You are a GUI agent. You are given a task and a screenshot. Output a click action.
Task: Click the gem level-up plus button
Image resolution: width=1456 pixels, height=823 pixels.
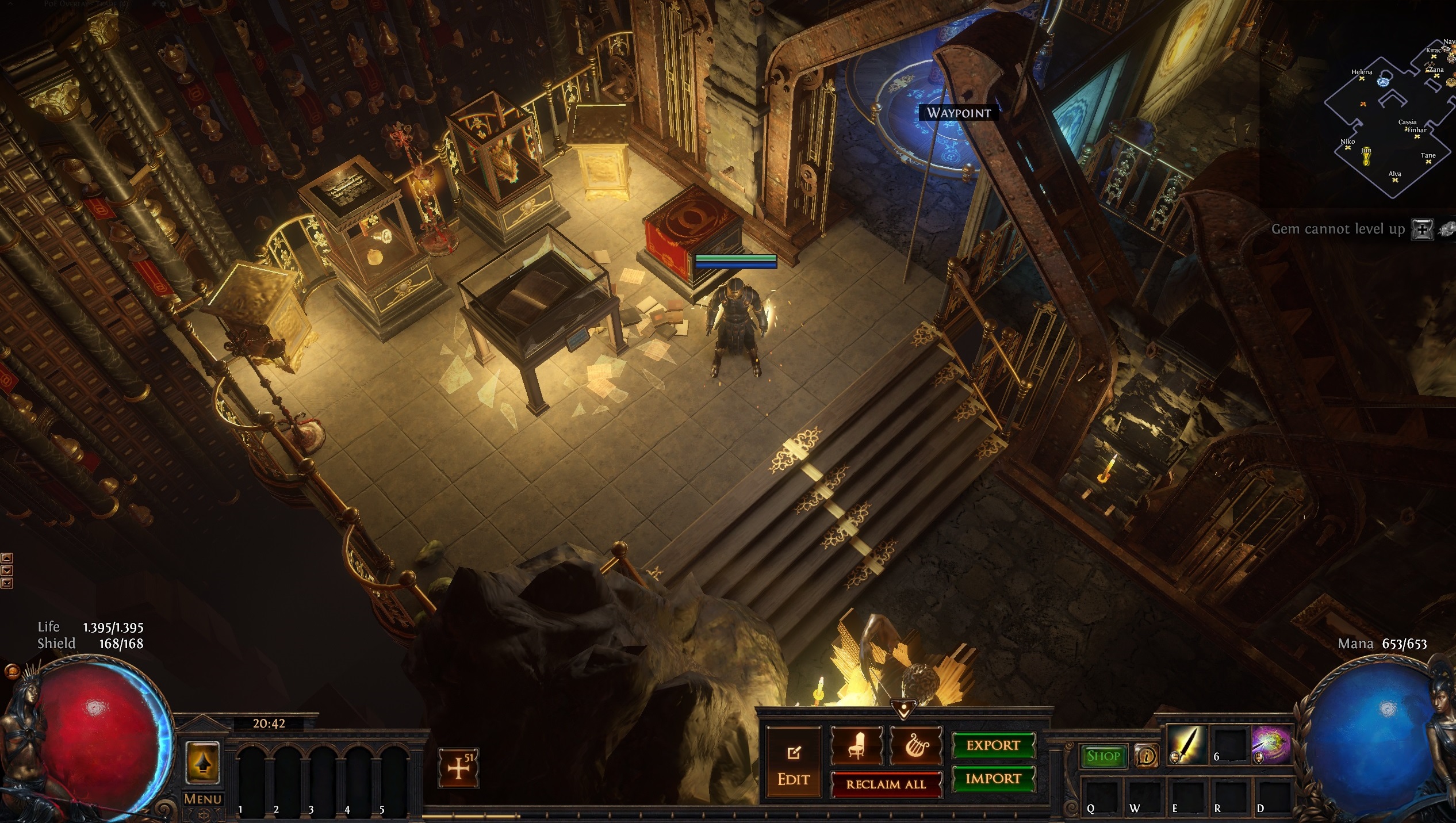(x=1422, y=229)
